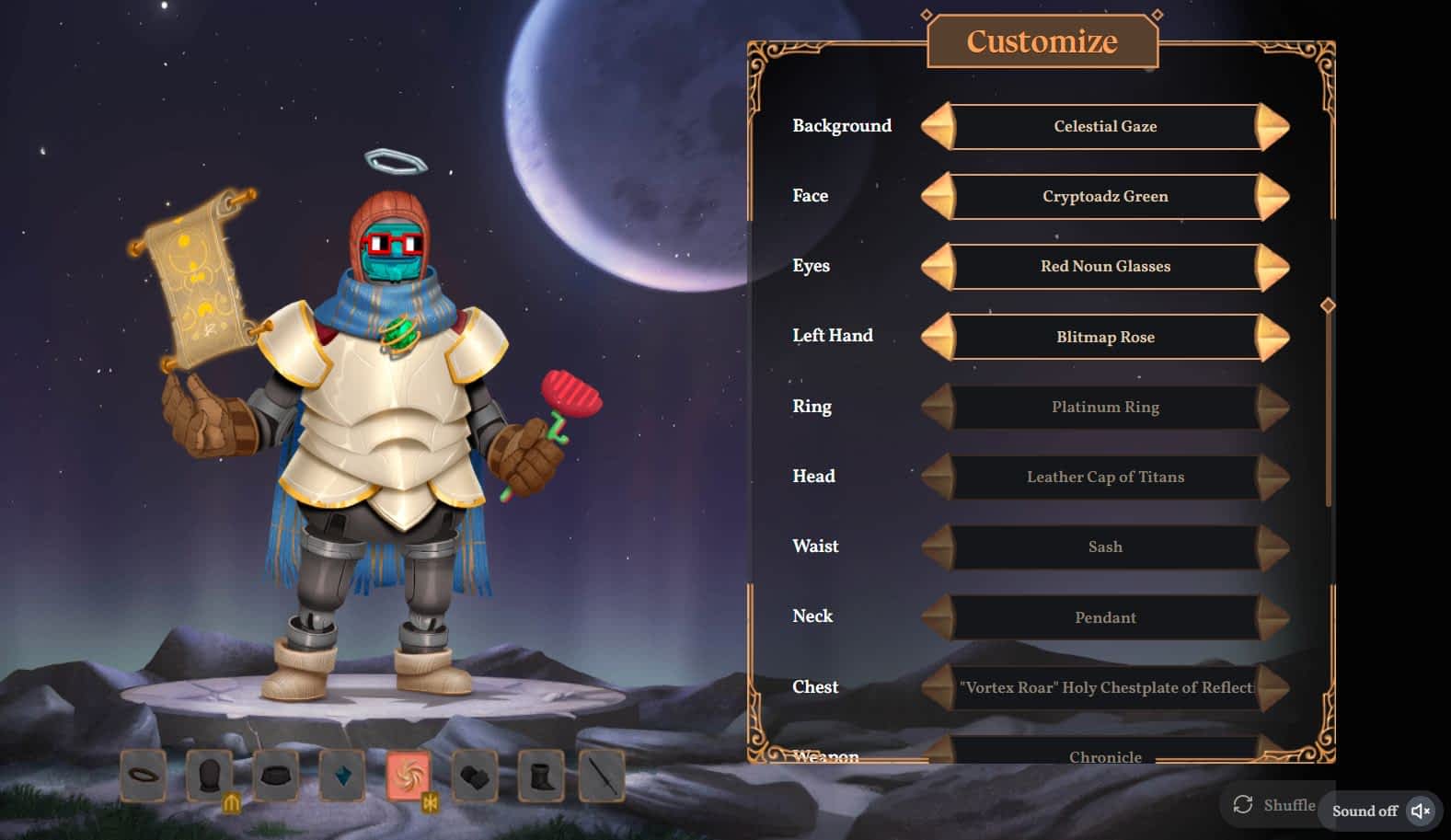1451x840 pixels.
Task: Switch Face to the previous option
Action: click(x=939, y=197)
